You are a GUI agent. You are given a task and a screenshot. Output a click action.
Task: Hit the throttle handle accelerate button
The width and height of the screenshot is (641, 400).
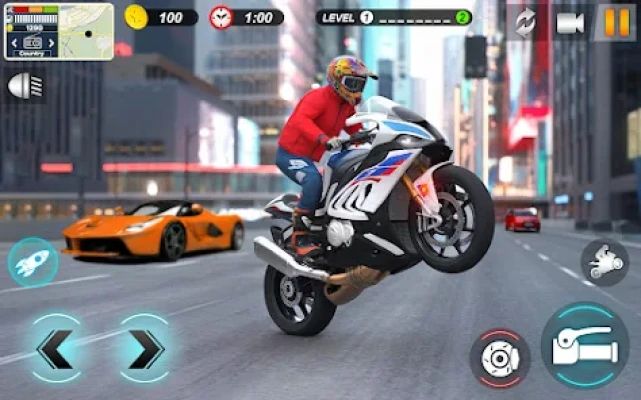(x=585, y=345)
